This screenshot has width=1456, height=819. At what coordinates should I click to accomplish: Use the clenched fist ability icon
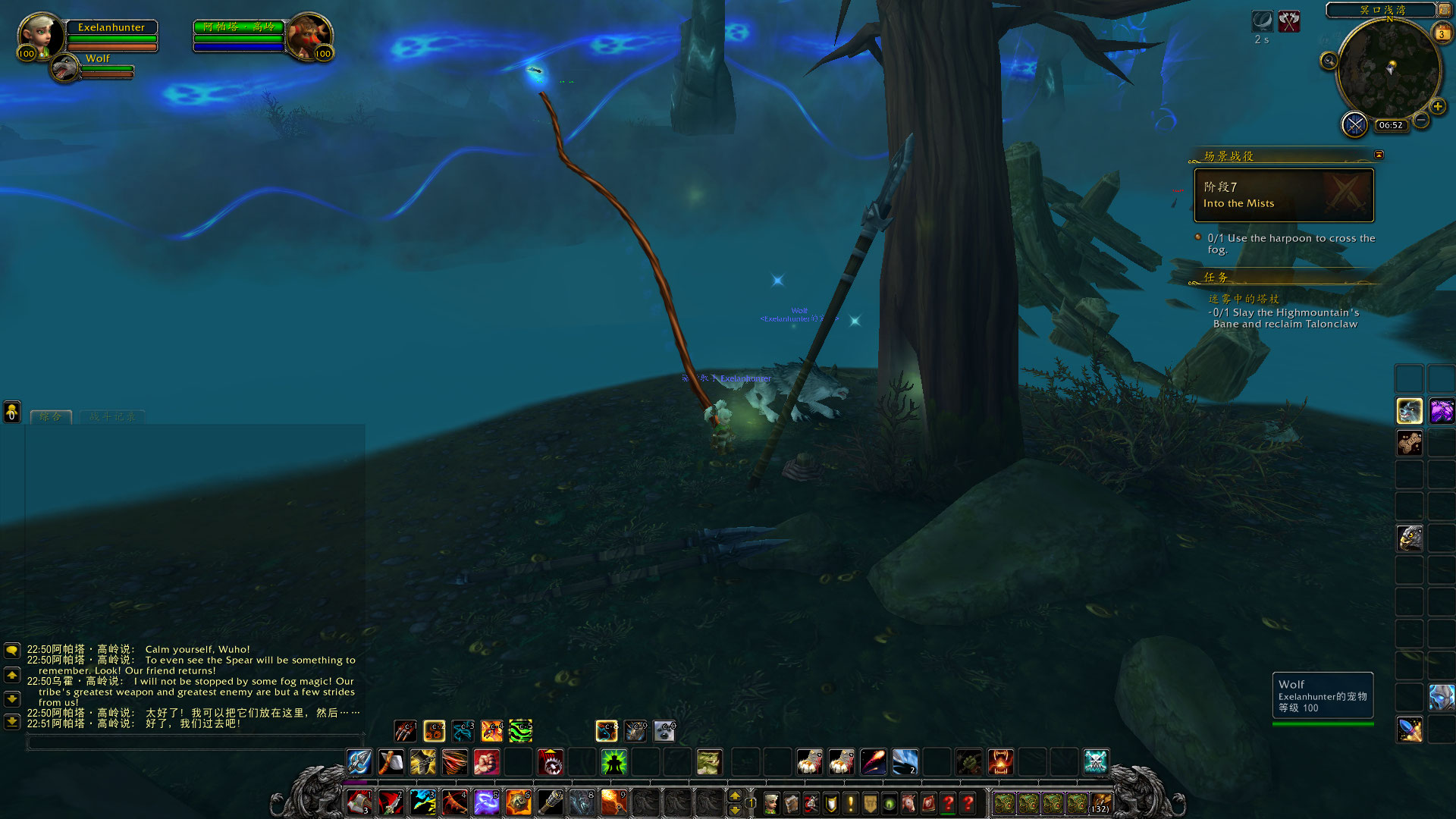(x=486, y=761)
